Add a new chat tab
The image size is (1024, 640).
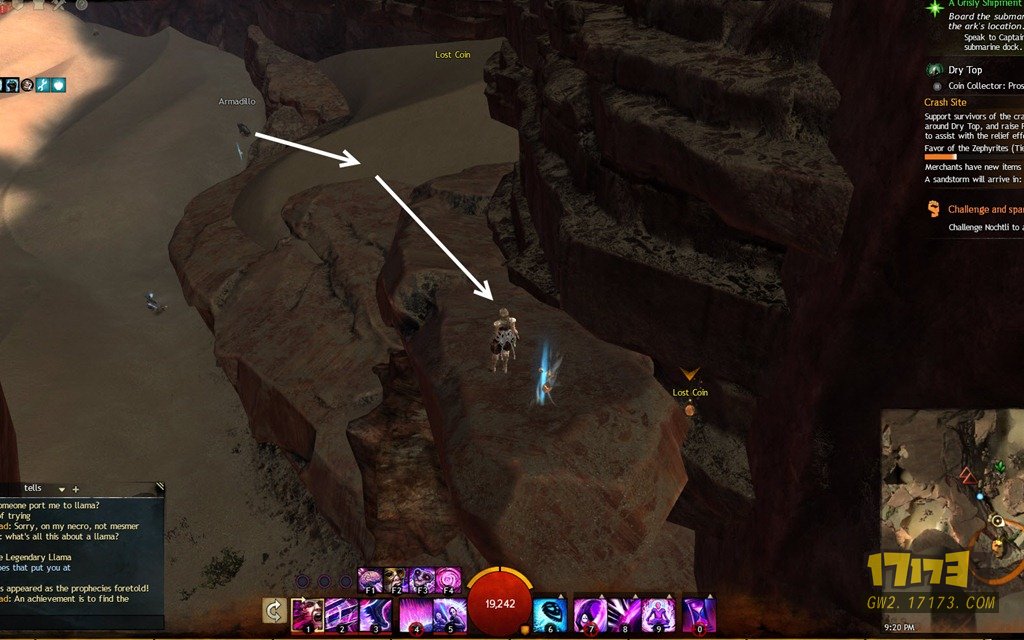click(75, 489)
